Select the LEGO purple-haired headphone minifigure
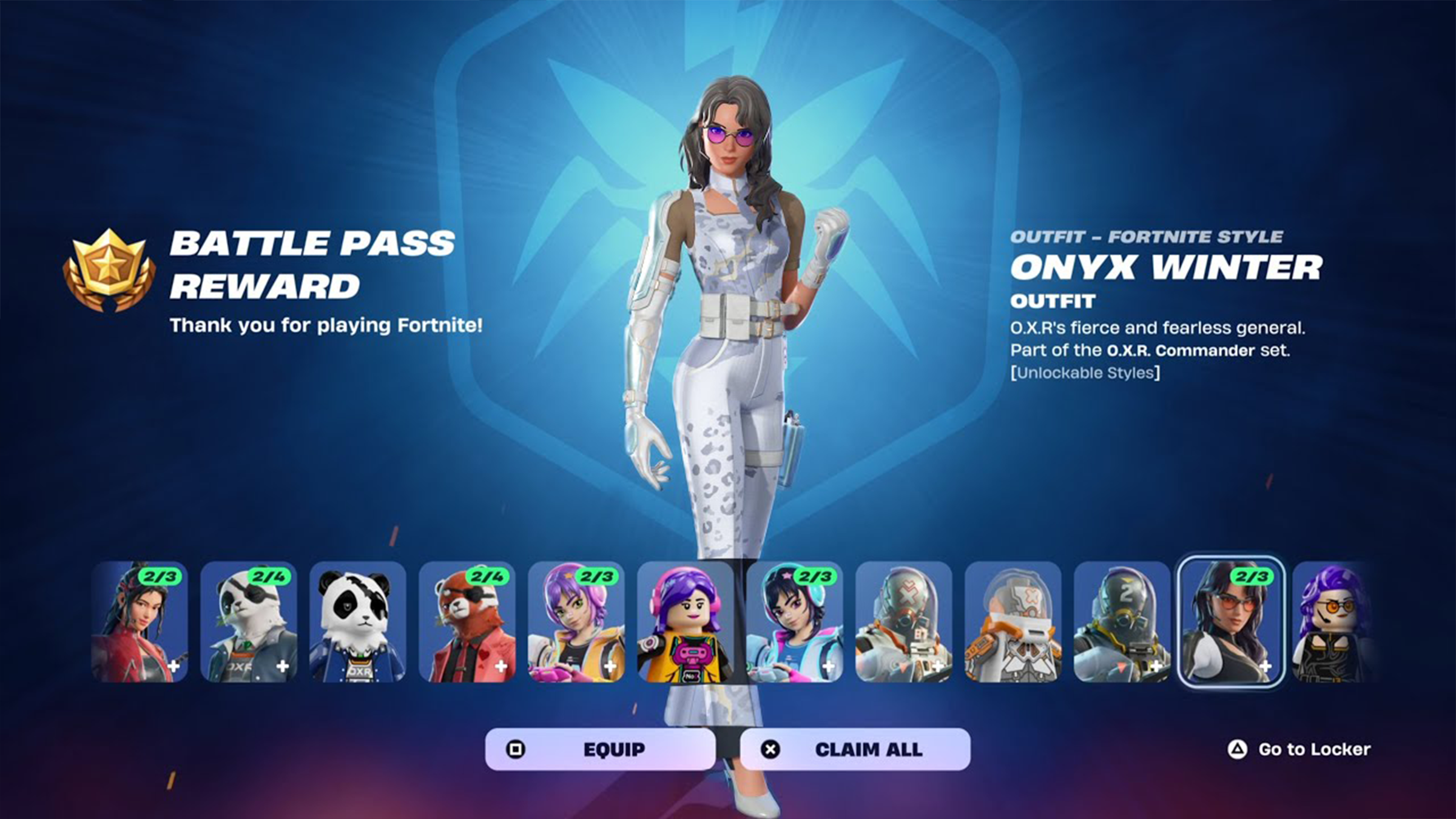This screenshot has height=819, width=1456. [x=686, y=622]
